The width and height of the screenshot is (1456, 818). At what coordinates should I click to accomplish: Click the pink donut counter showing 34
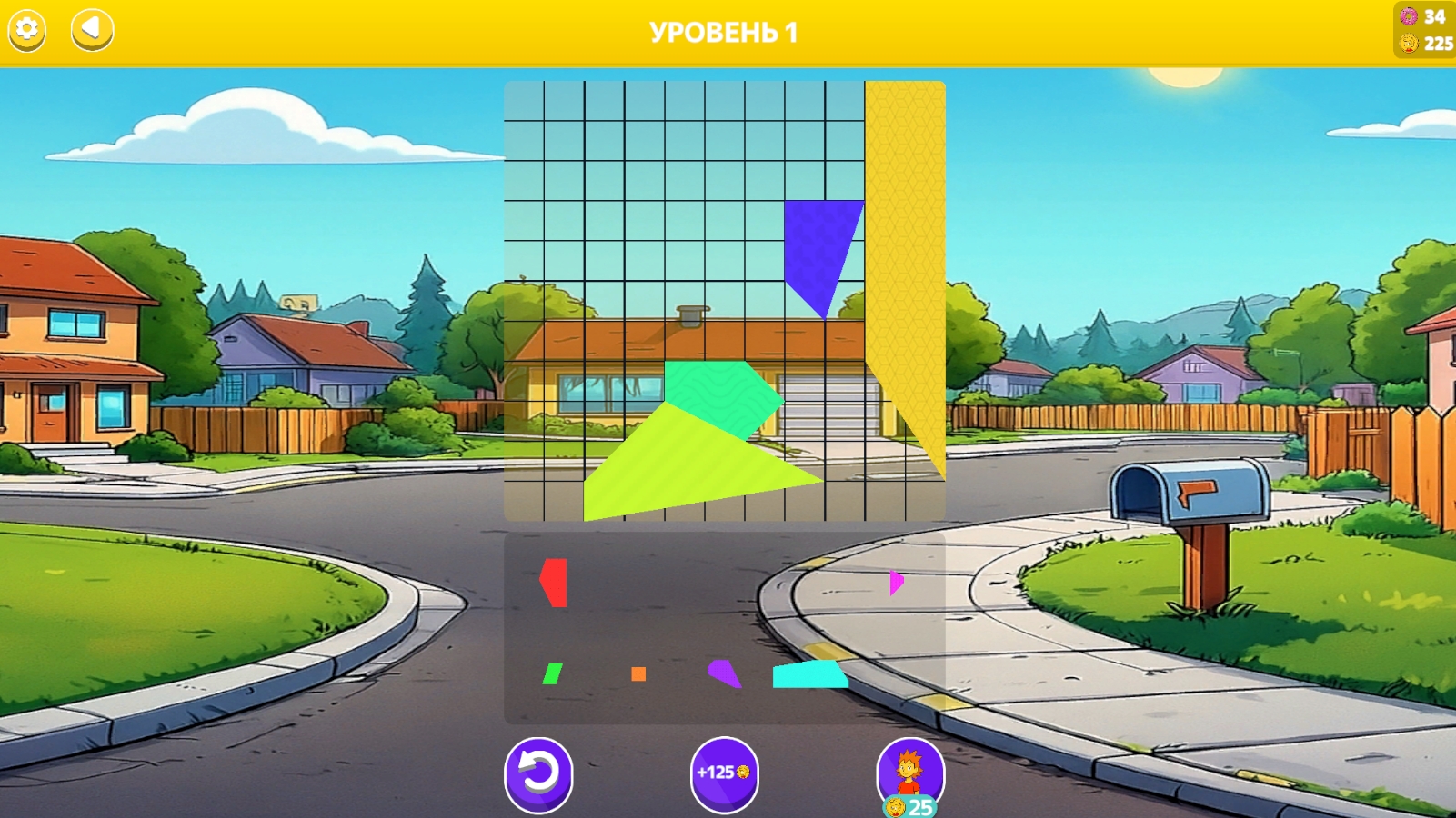(1419, 15)
